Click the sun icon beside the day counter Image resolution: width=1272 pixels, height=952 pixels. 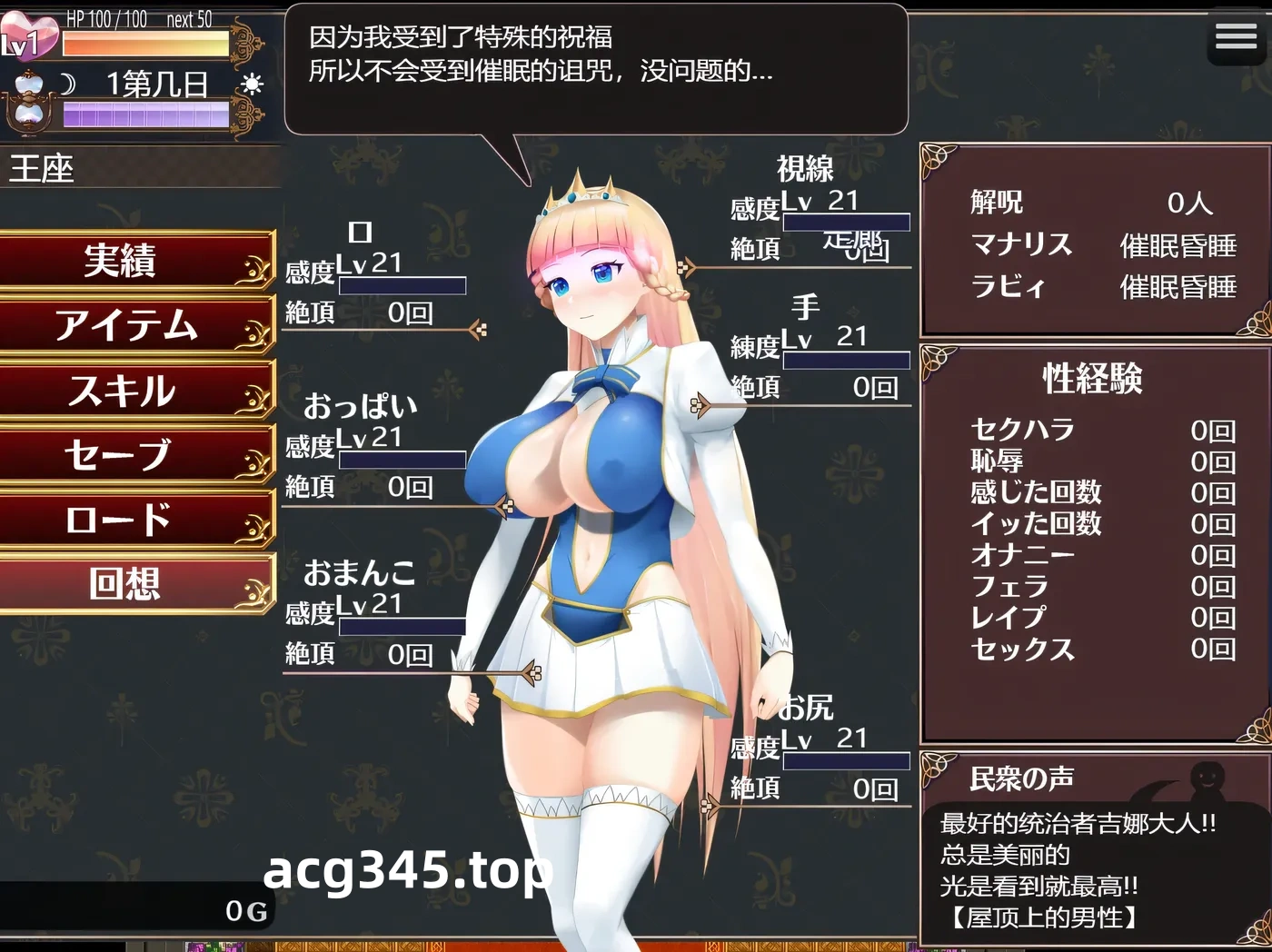tap(252, 83)
